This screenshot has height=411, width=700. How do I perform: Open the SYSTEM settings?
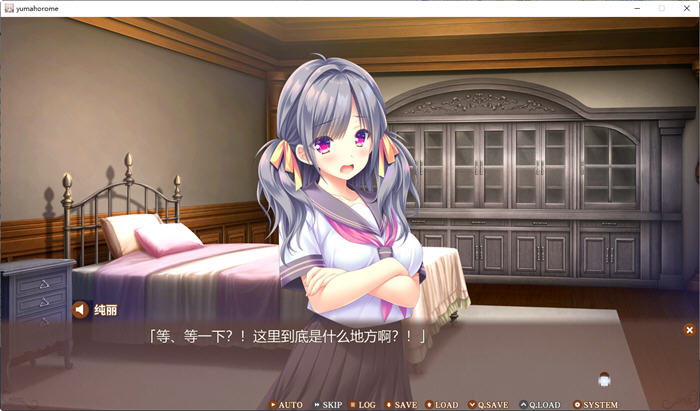pyautogui.click(x=596, y=405)
